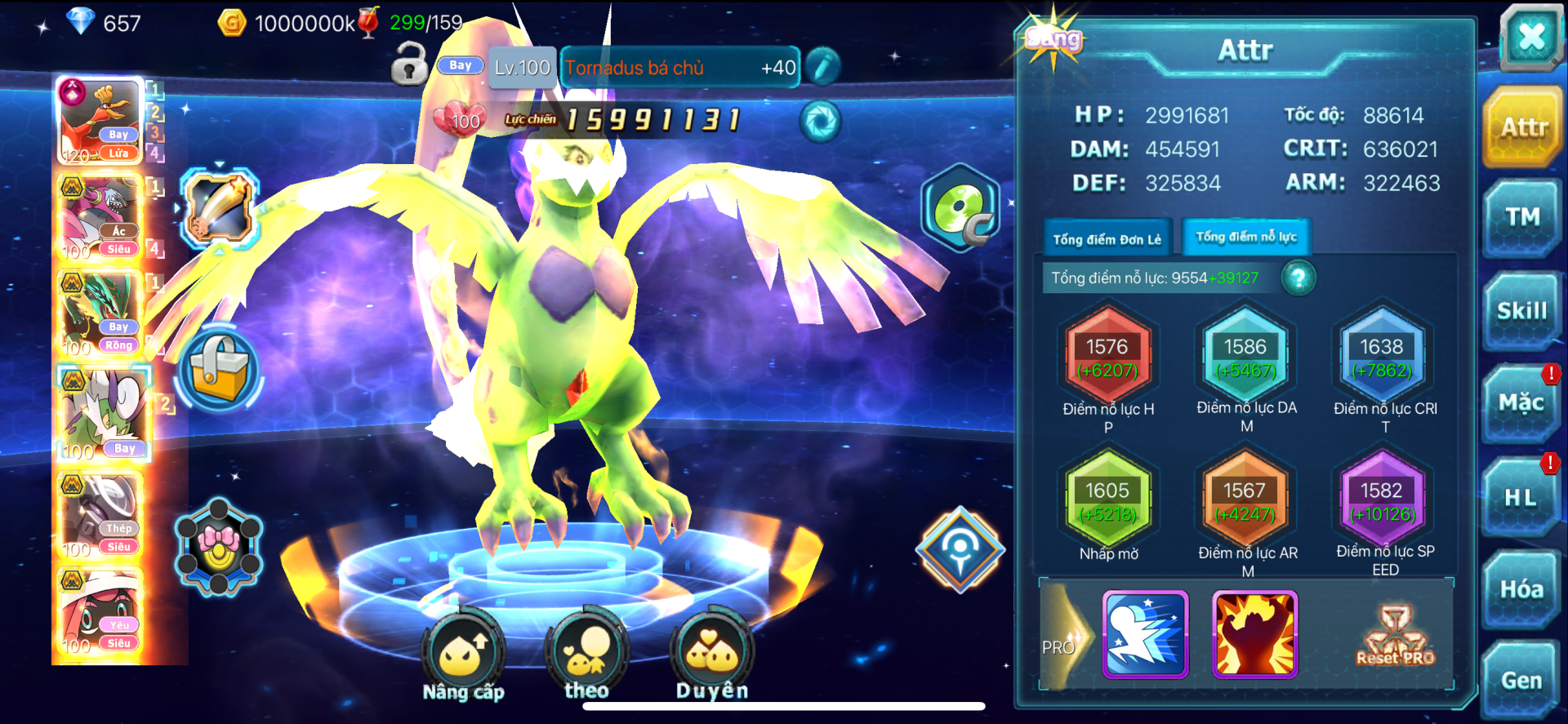Choose the Yêu Siêu team member portrait
Viewport: 1568px width, 724px height.
pos(101,612)
